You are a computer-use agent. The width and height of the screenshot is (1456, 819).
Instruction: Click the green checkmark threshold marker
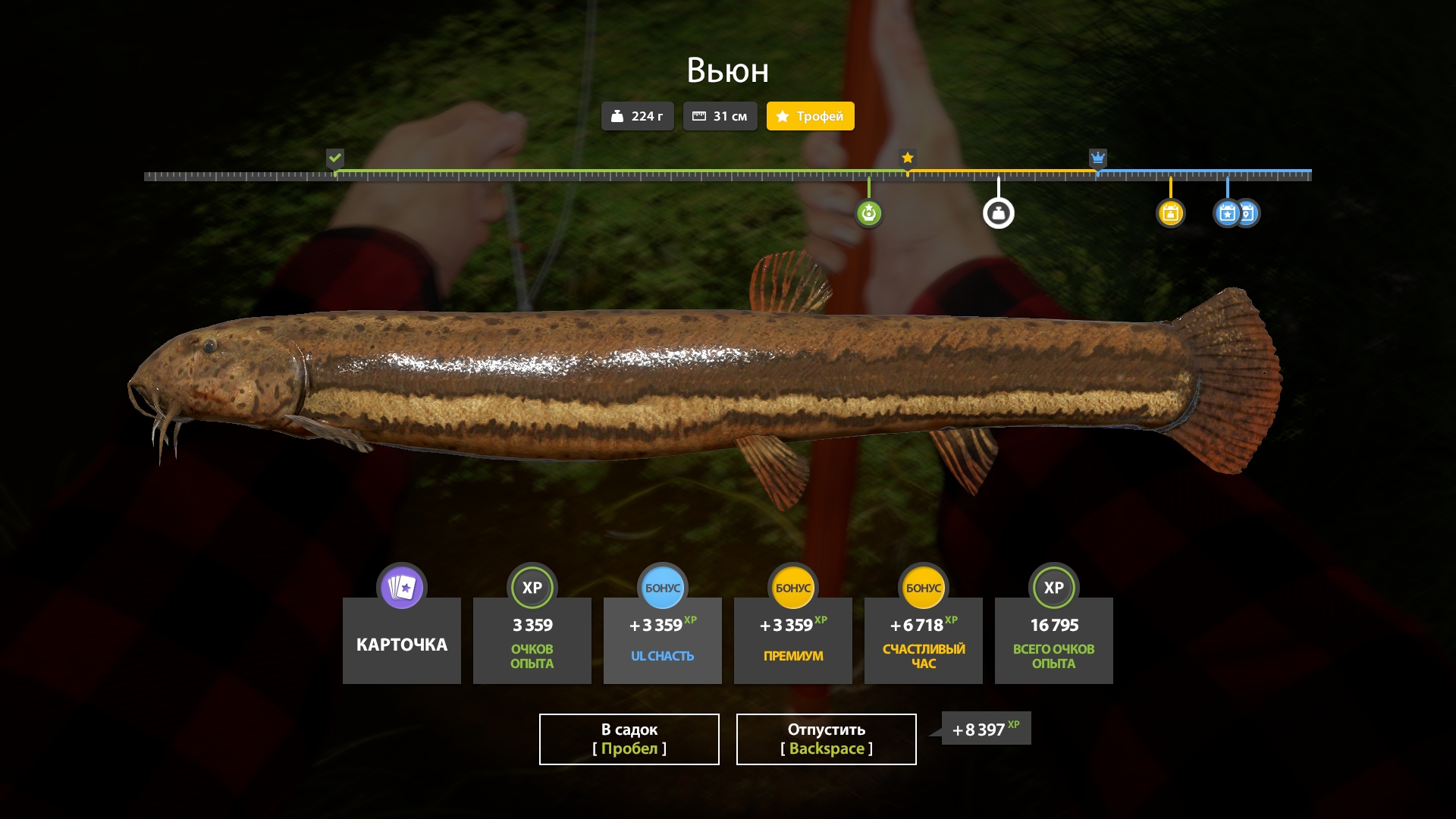tap(335, 158)
